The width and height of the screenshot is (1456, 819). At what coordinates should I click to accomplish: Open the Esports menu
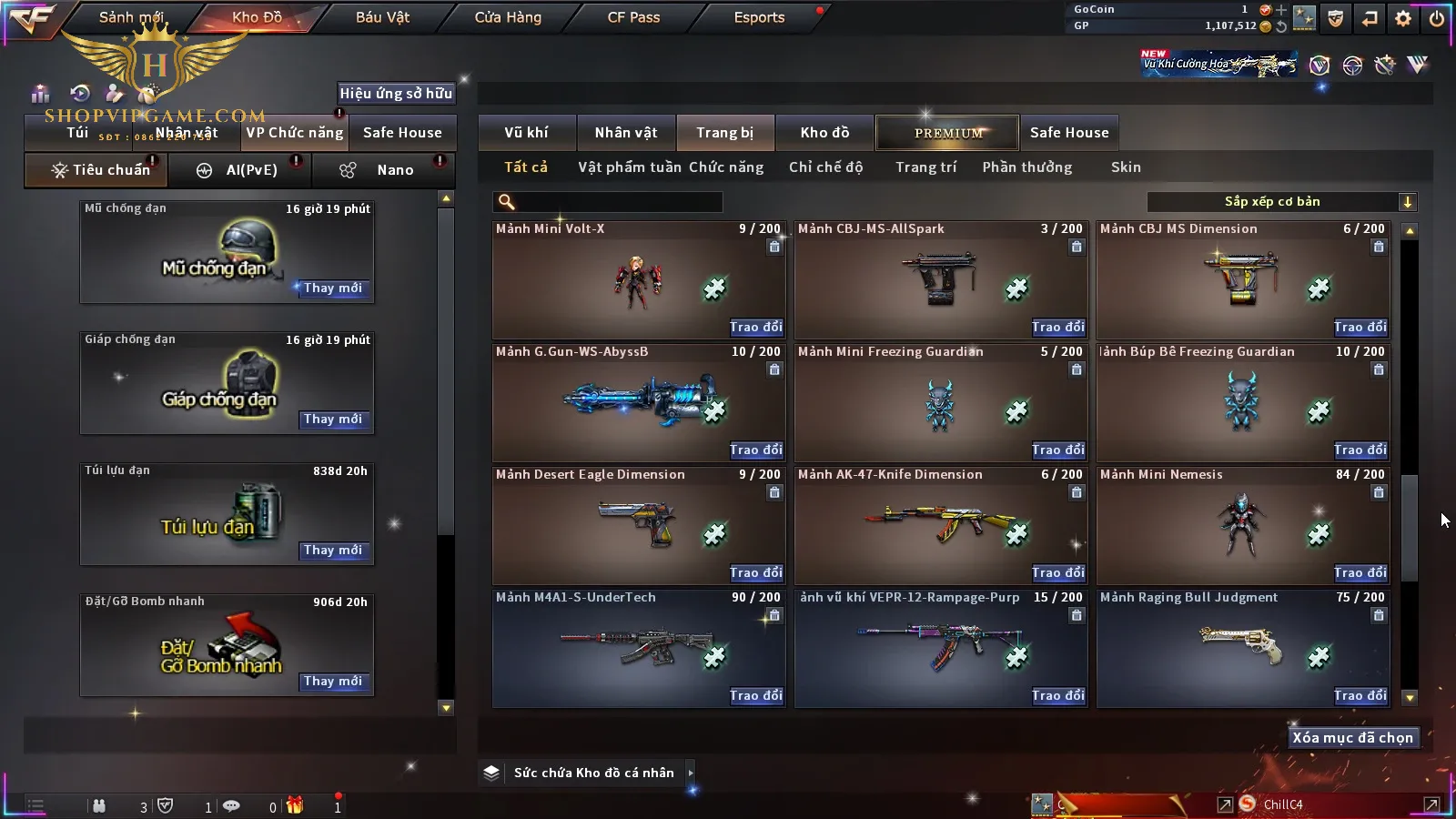coord(759,17)
